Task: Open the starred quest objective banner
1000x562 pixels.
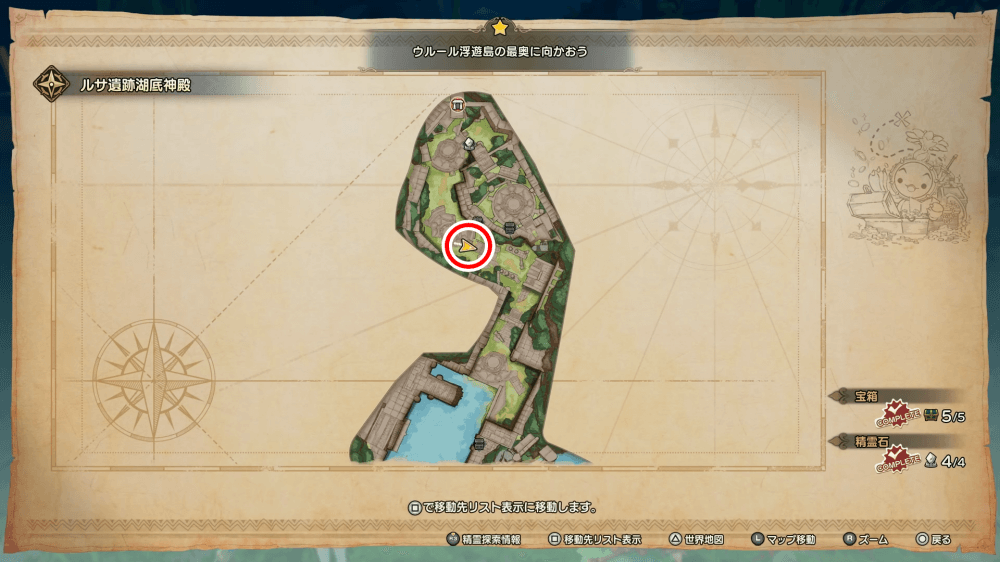Action: (499, 50)
